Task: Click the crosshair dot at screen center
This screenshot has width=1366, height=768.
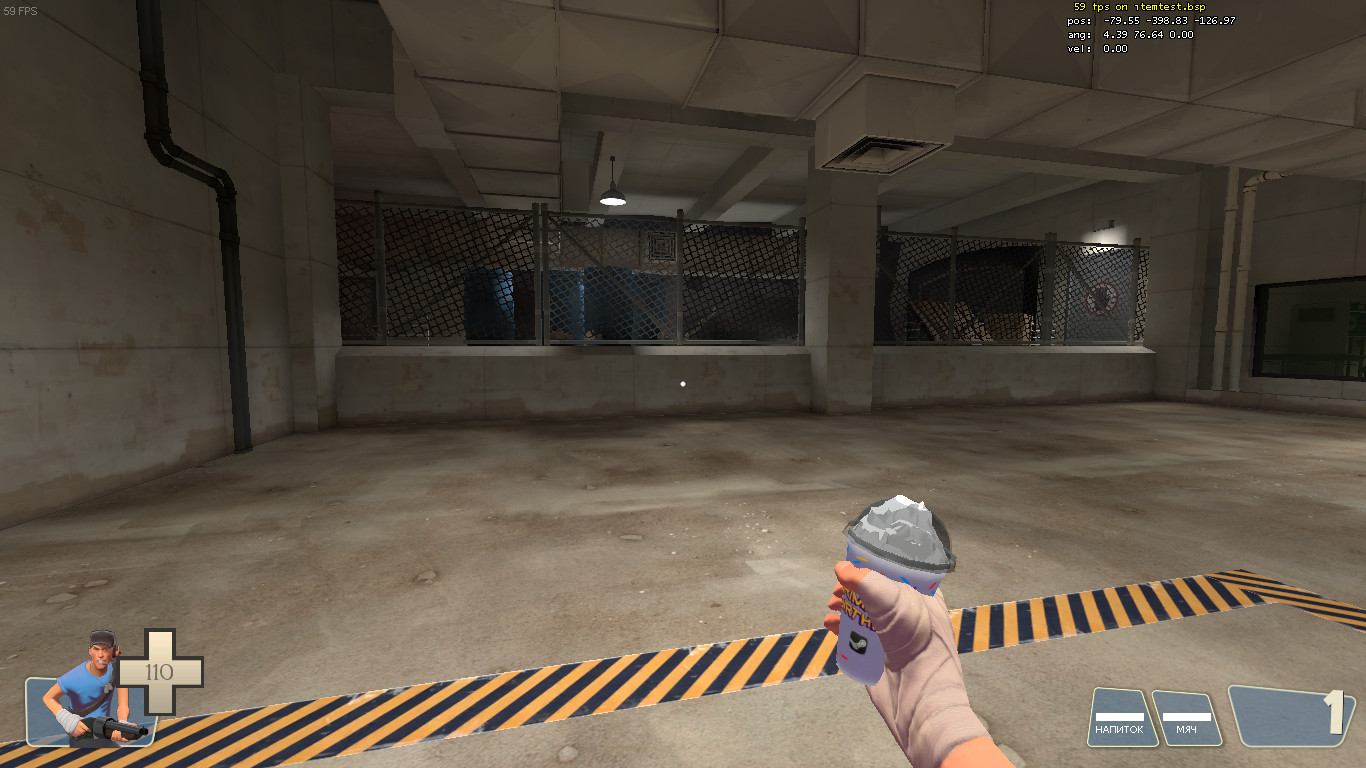Action: (683, 382)
